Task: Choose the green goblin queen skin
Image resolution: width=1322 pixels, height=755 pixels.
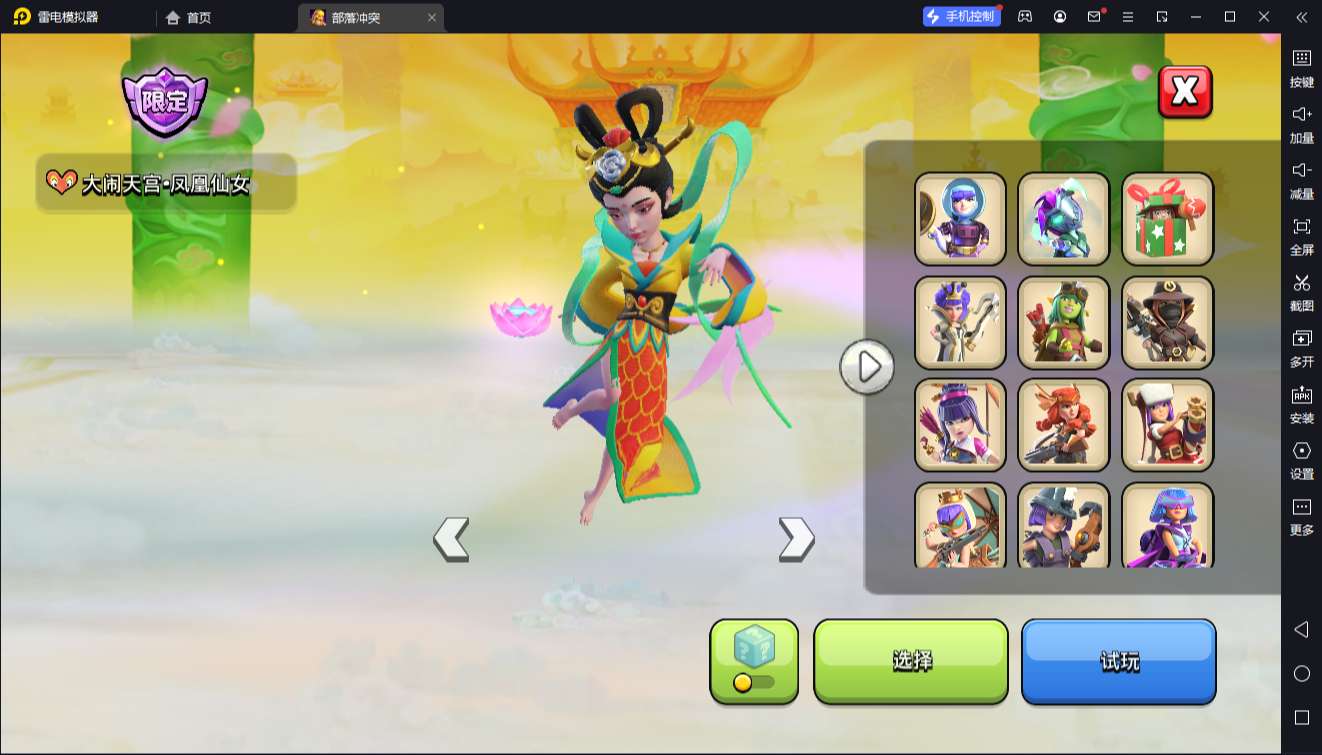Action: click(1063, 322)
